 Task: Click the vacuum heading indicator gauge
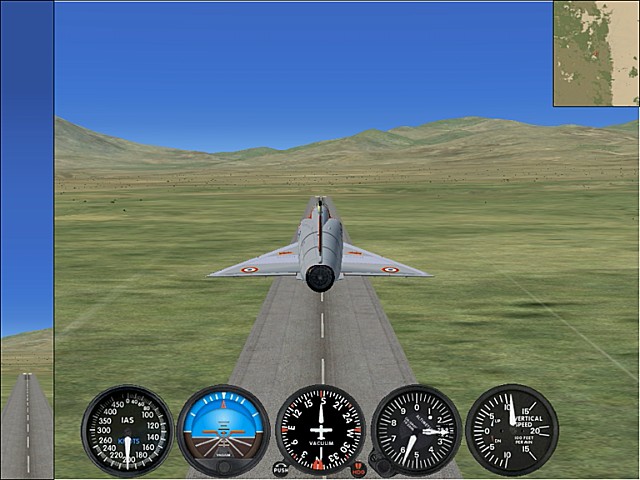pyautogui.click(x=320, y=429)
